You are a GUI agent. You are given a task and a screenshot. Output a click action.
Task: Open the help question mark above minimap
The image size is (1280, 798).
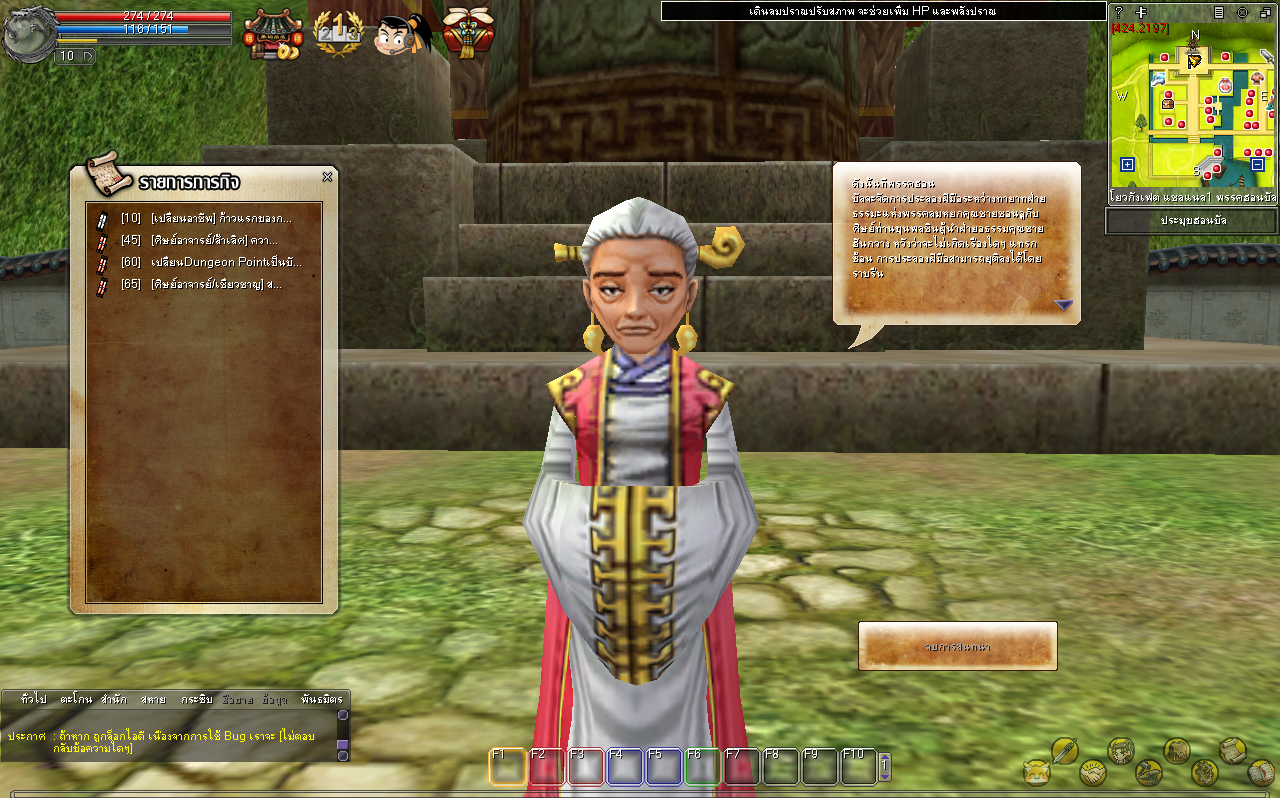[1118, 12]
